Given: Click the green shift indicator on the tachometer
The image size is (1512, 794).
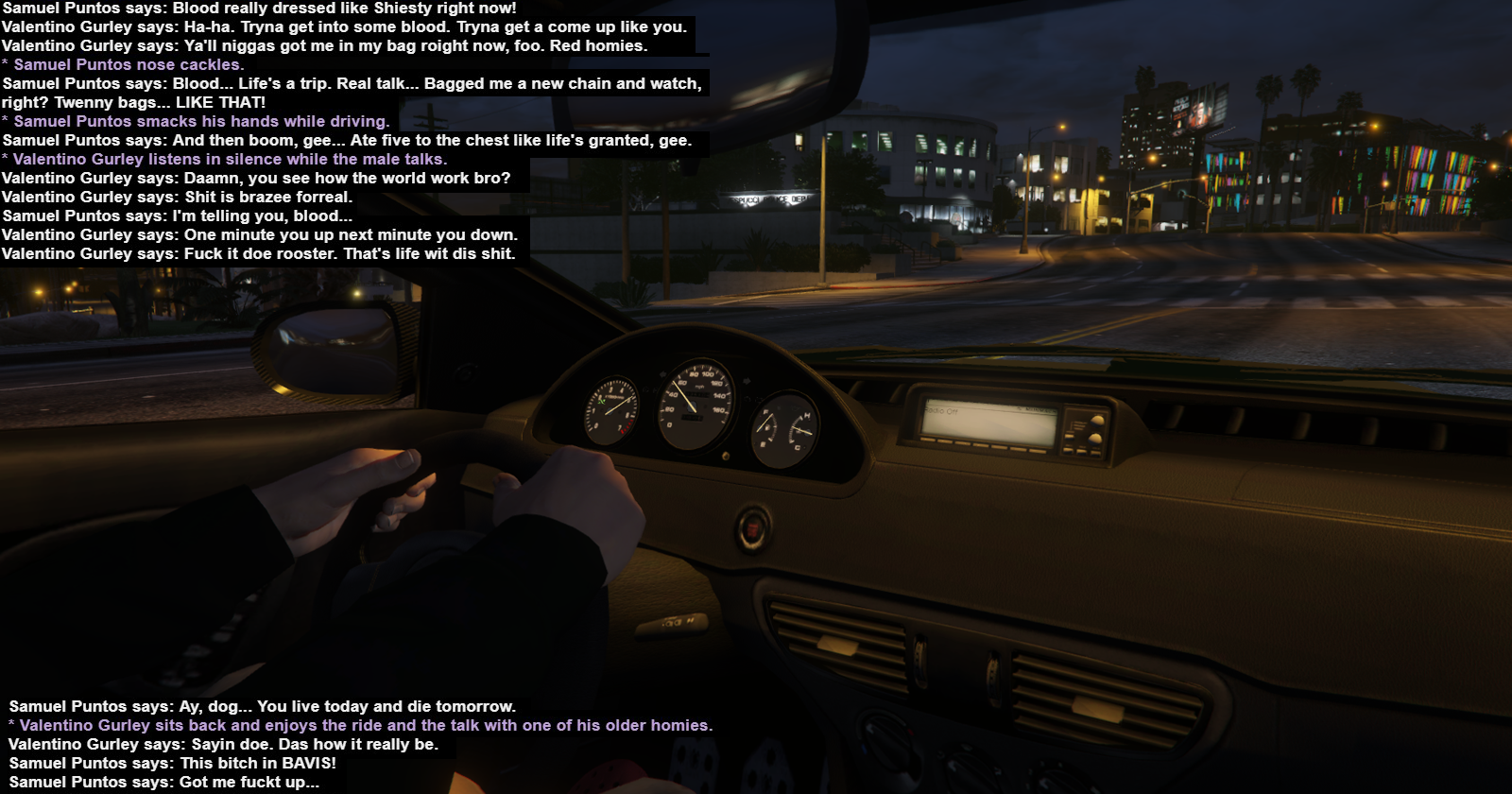Looking at the screenshot, I should tap(602, 401).
